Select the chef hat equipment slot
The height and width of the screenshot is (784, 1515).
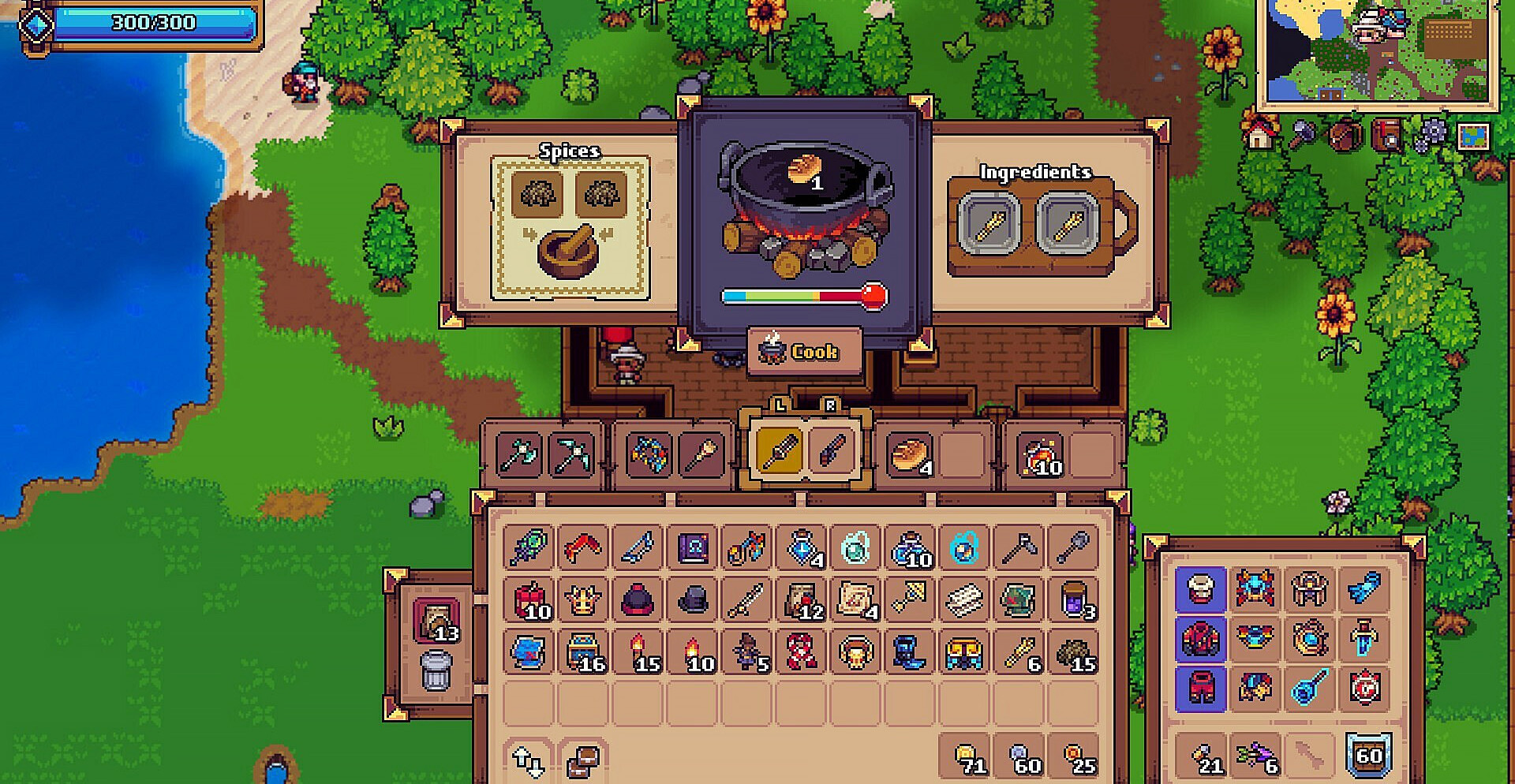(1200, 588)
